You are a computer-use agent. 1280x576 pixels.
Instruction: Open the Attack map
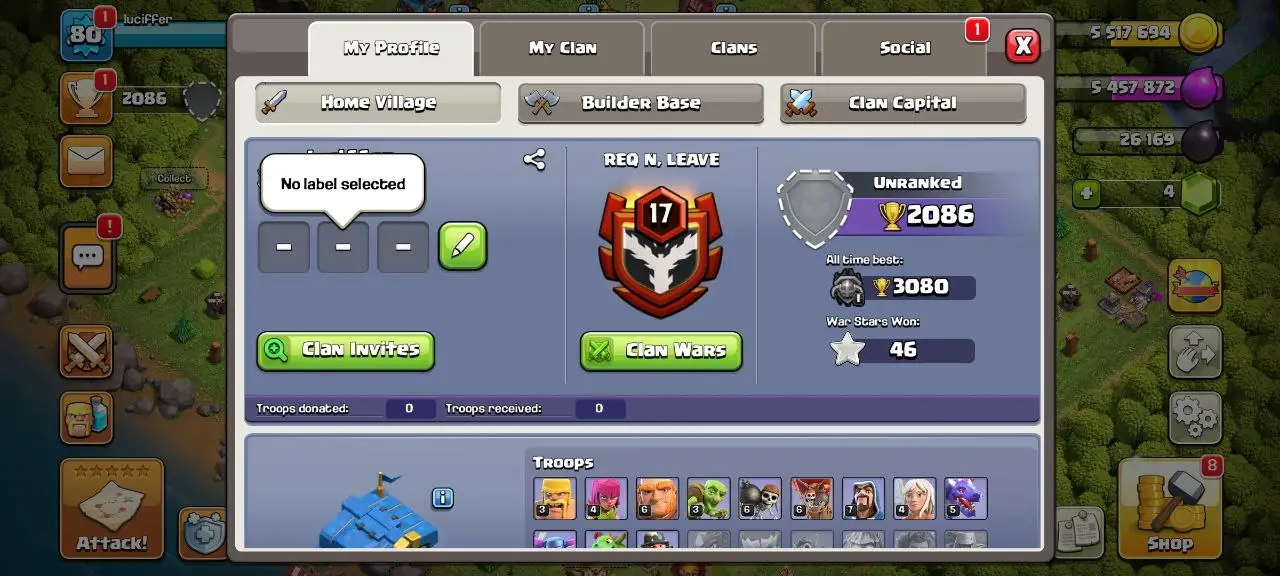[x=111, y=509]
